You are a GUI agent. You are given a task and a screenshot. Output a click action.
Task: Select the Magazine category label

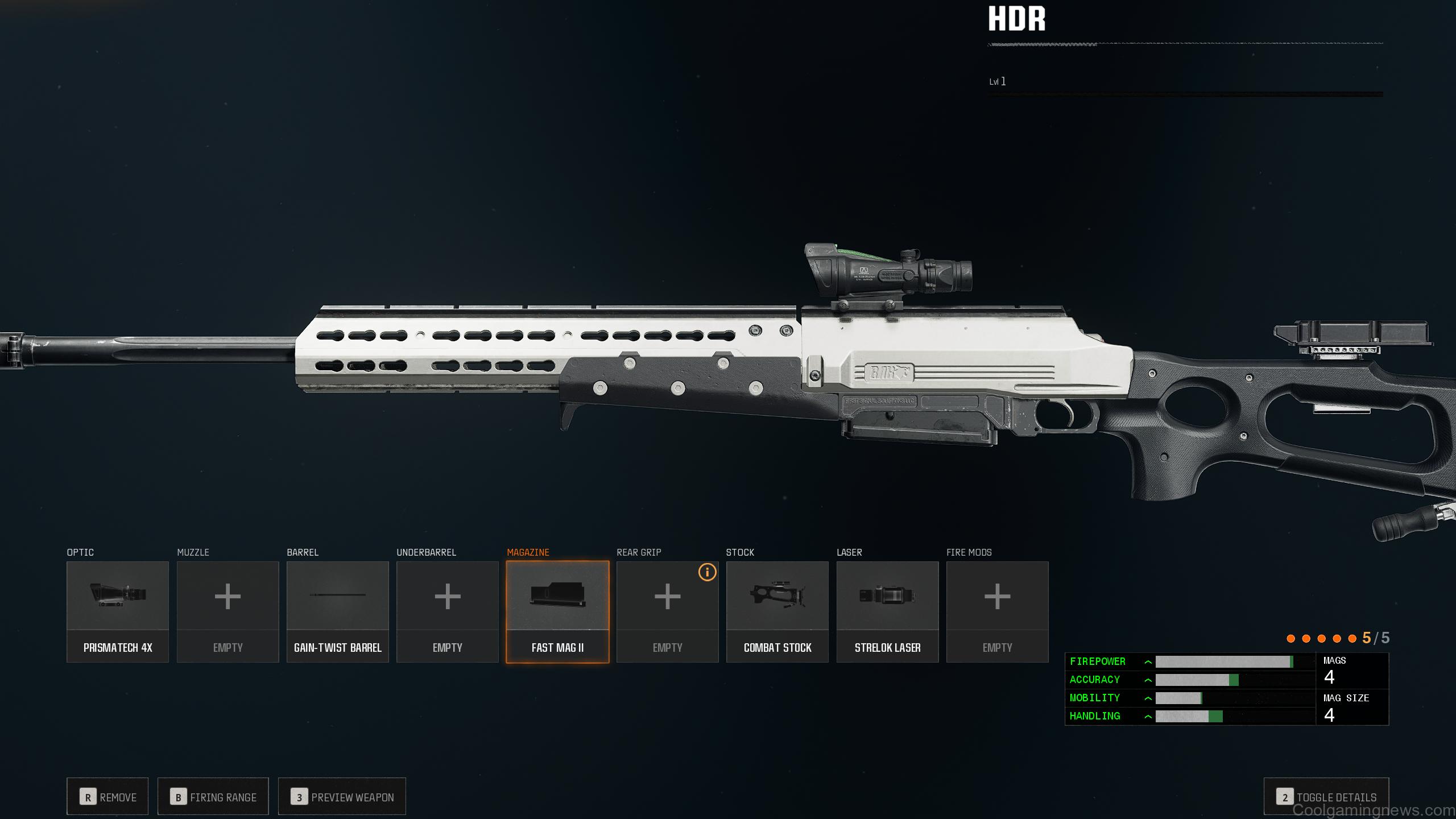[x=528, y=552]
